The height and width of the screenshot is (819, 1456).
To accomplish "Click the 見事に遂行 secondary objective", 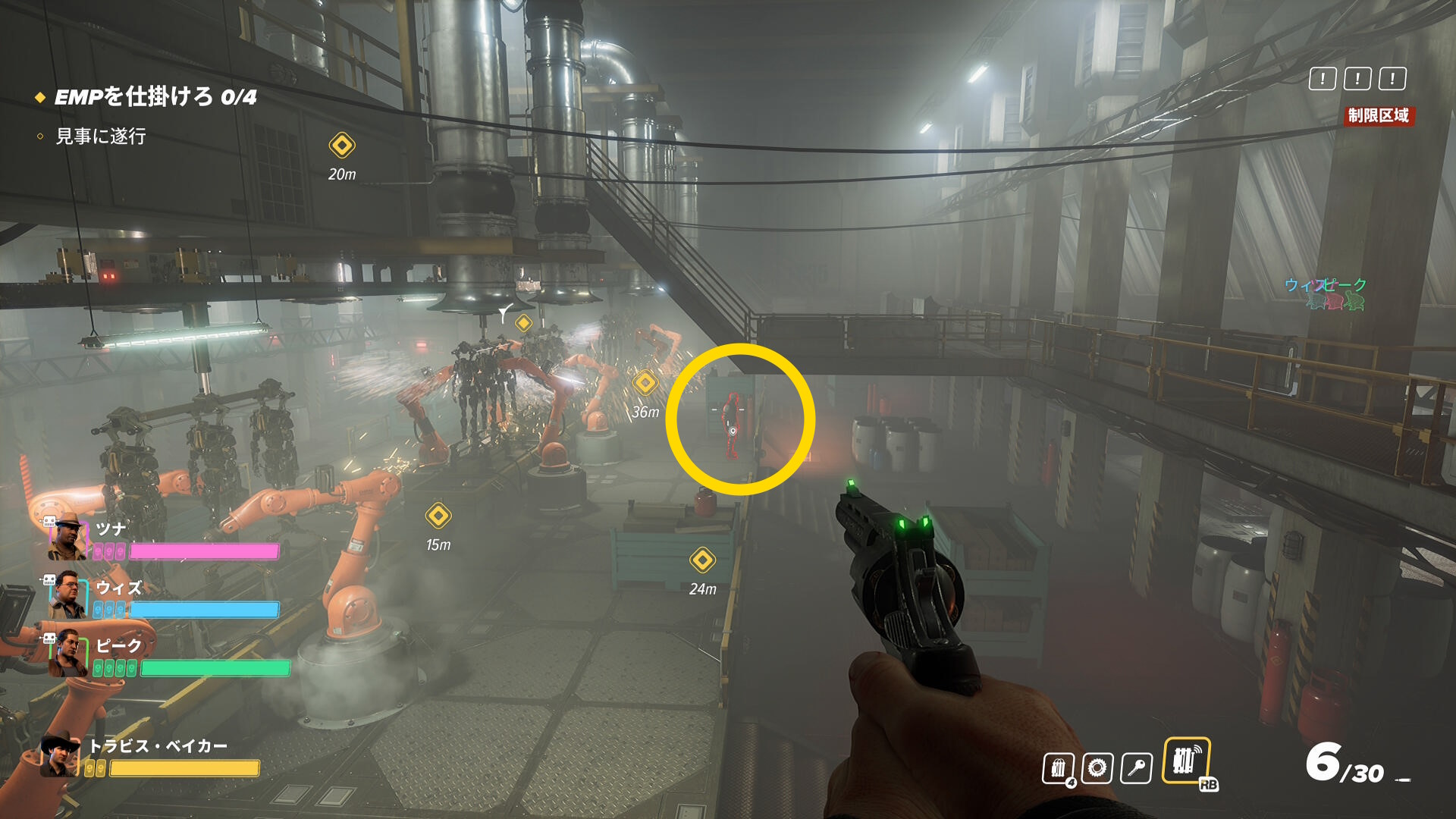I will [100, 136].
